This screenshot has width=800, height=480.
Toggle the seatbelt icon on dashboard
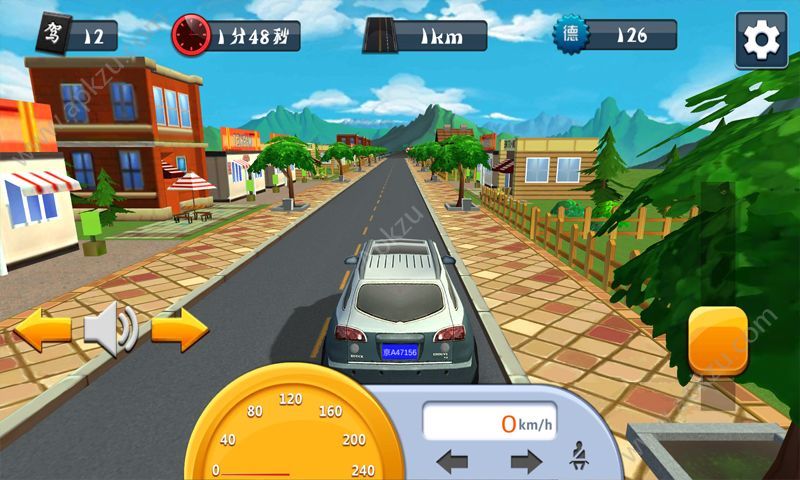[x=578, y=462]
